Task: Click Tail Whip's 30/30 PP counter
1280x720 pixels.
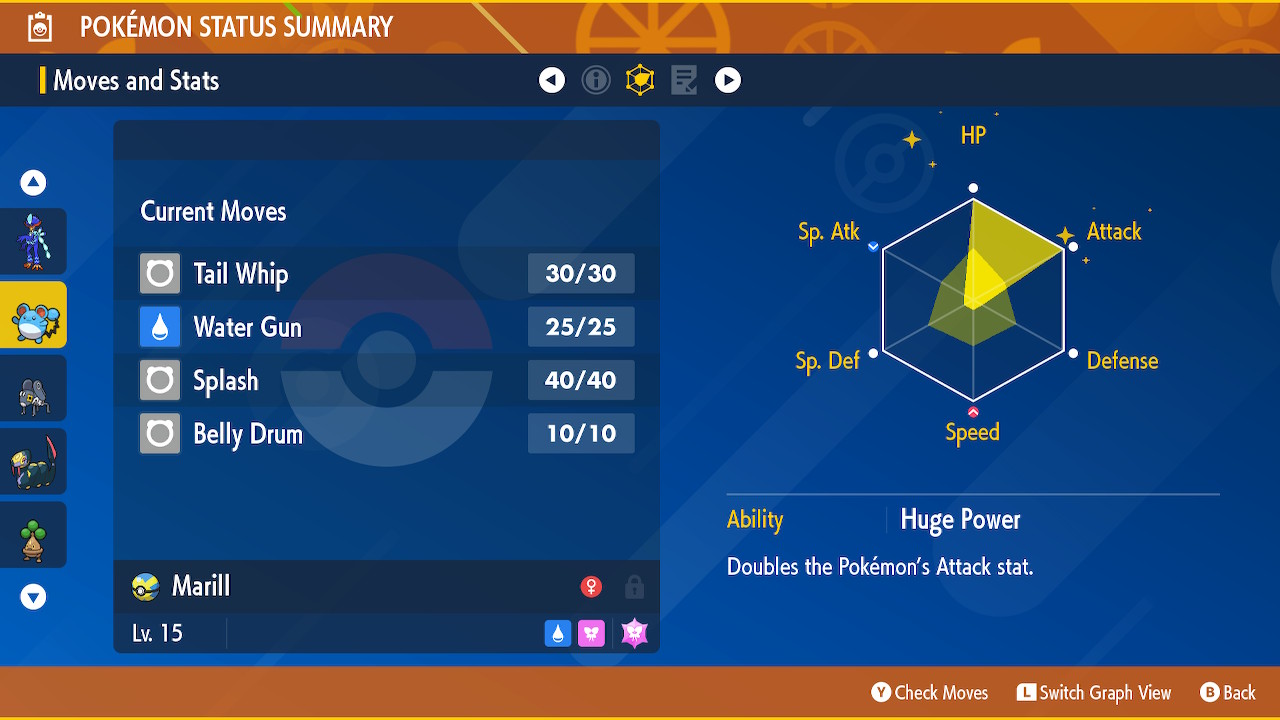Action: 581,273
